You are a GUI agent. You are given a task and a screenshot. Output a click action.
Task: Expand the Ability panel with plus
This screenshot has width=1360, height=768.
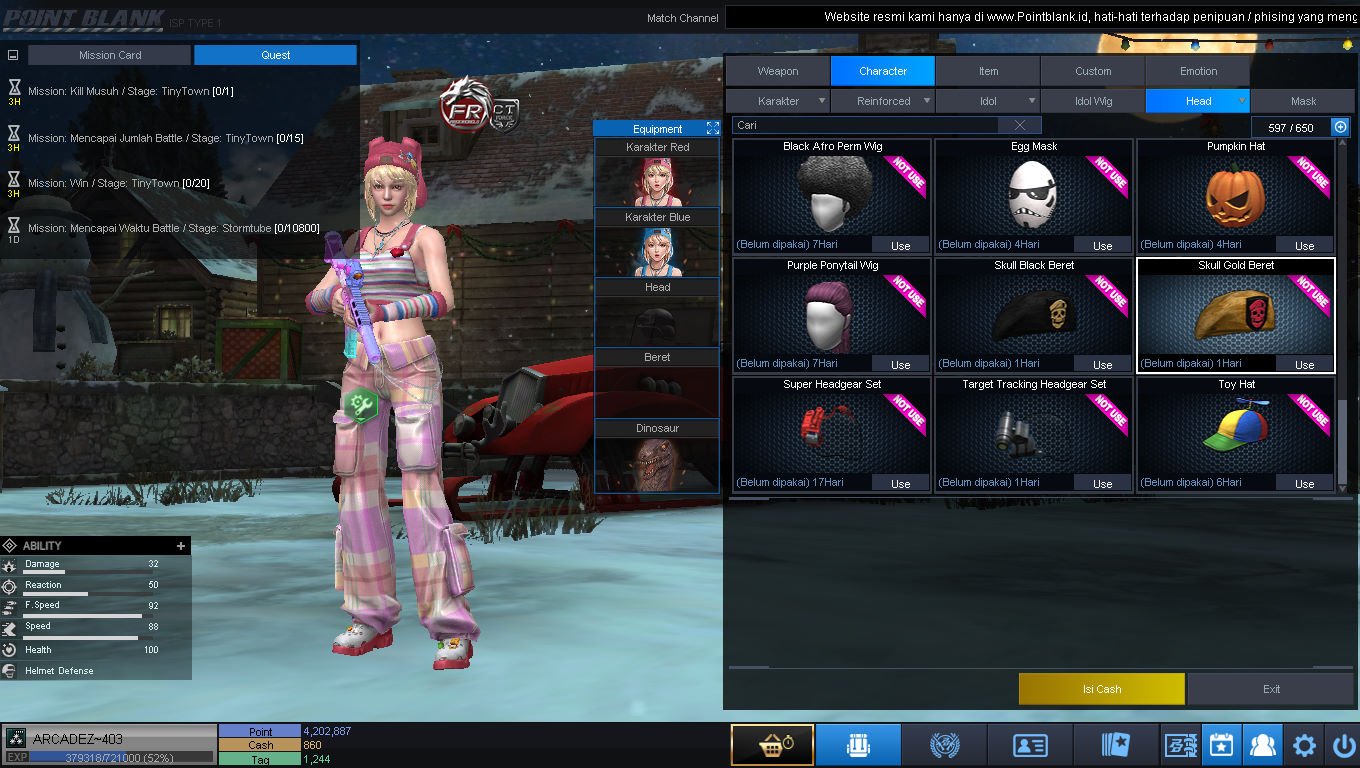[181, 546]
